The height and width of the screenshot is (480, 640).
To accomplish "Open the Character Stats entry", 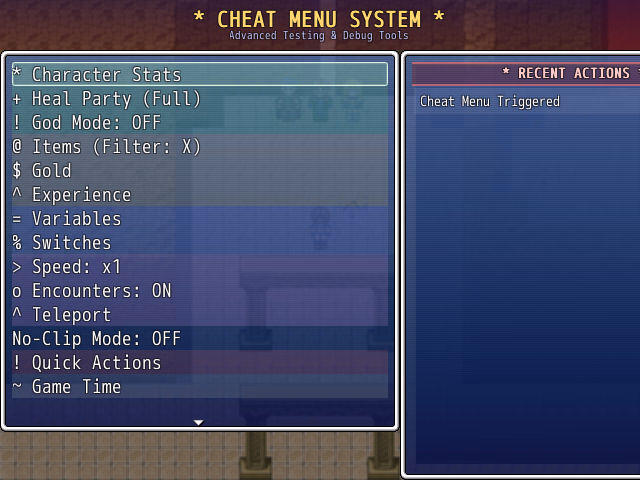I will click(x=199, y=75).
